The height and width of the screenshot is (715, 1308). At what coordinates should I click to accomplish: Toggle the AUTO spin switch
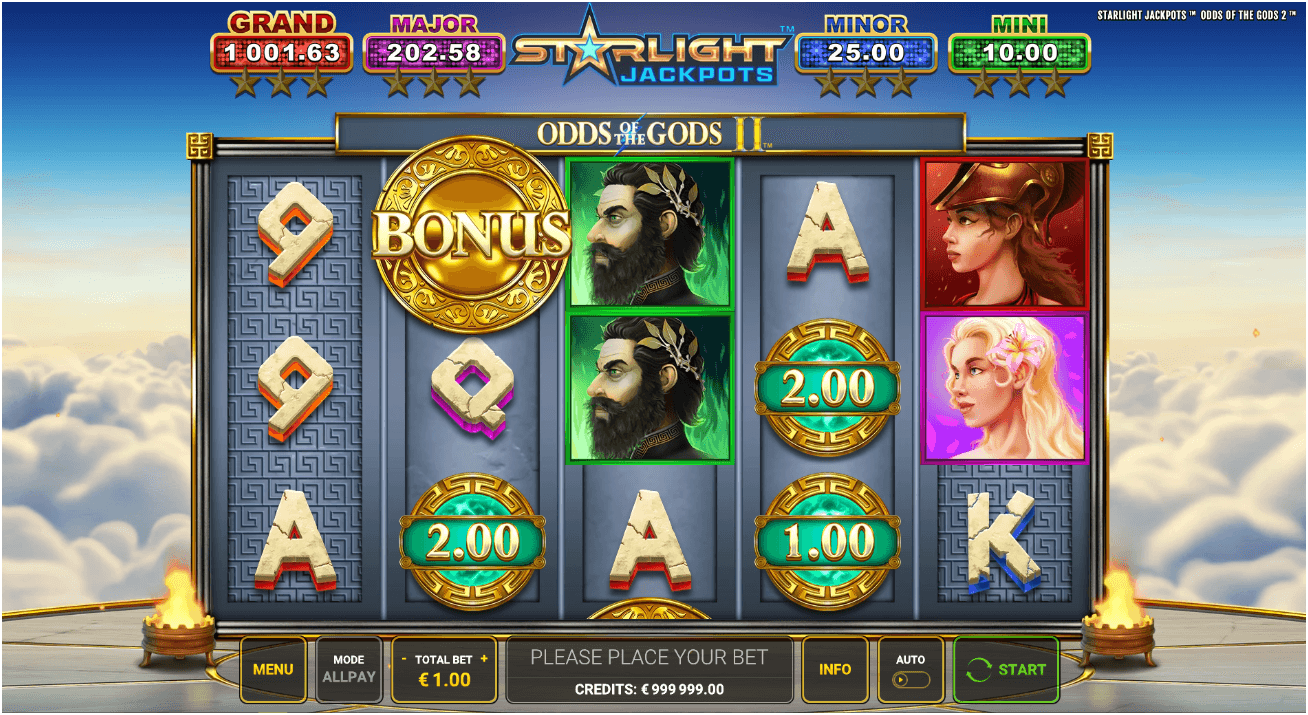tap(911, 679)
